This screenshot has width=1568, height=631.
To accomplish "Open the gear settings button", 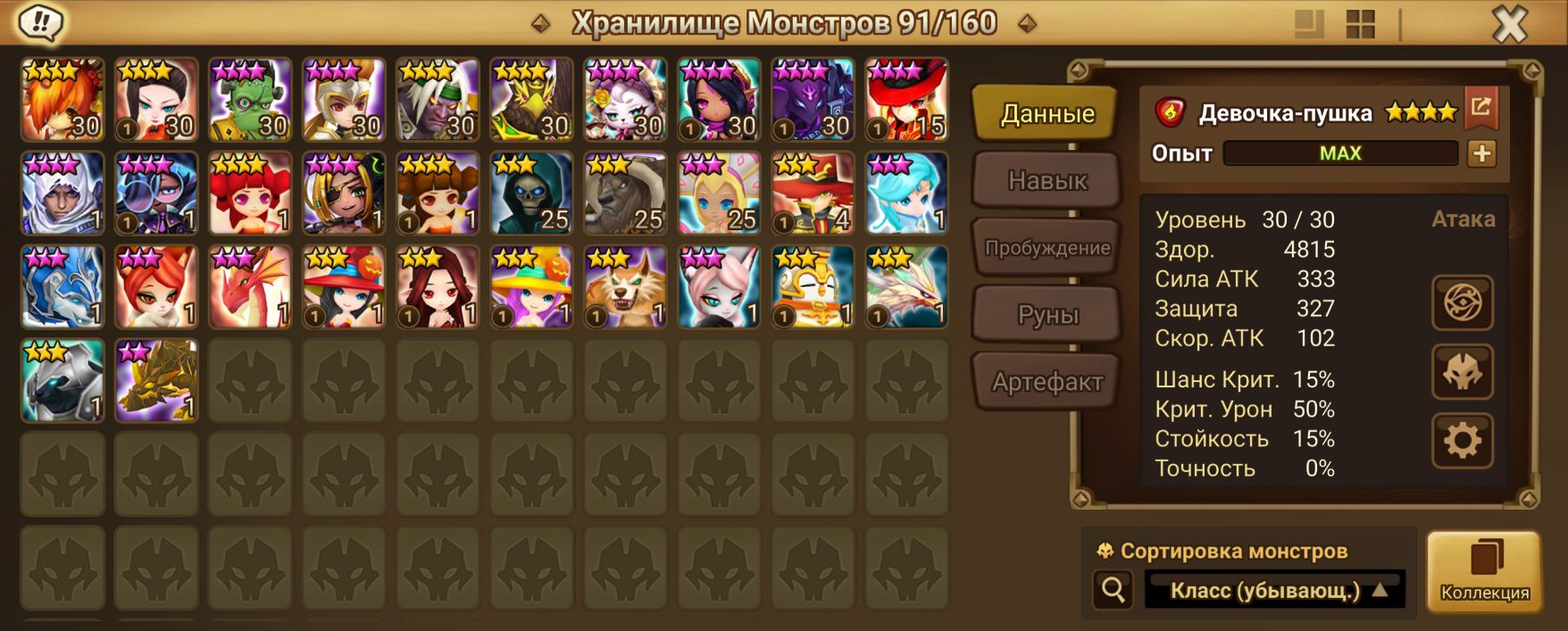I will coord(1462,440).
